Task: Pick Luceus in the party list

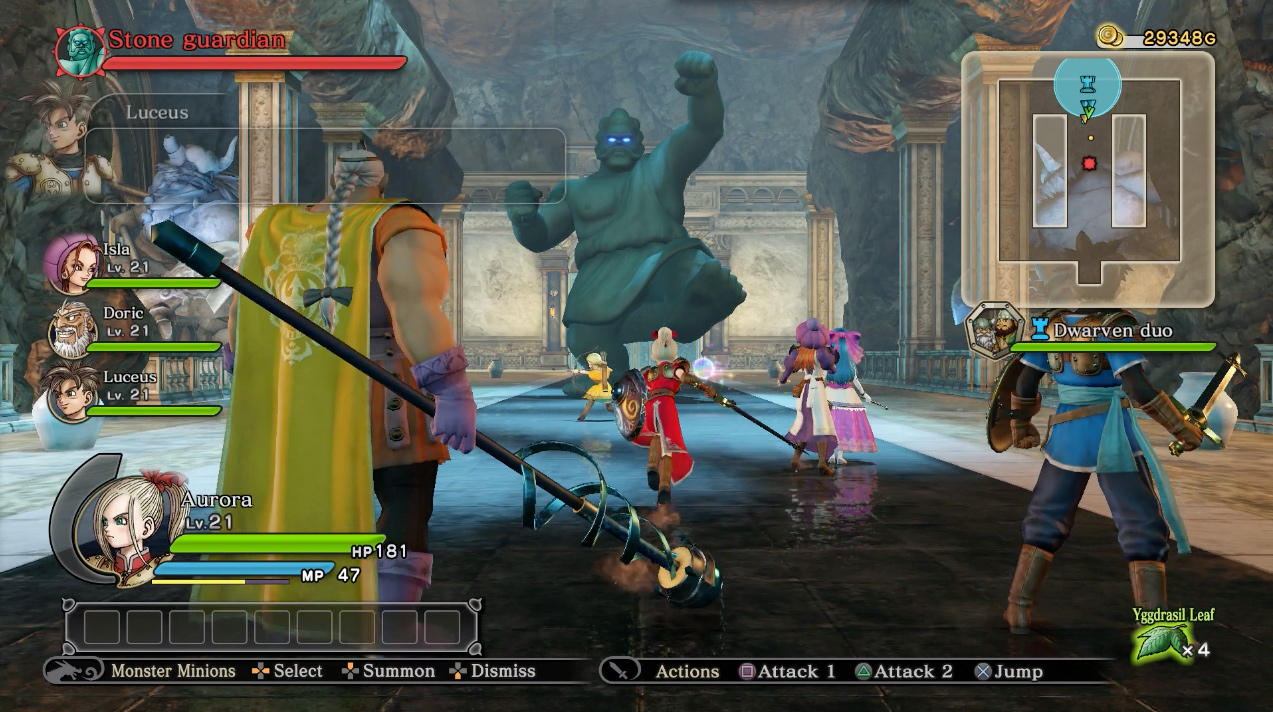Action: tap(73, 392)
